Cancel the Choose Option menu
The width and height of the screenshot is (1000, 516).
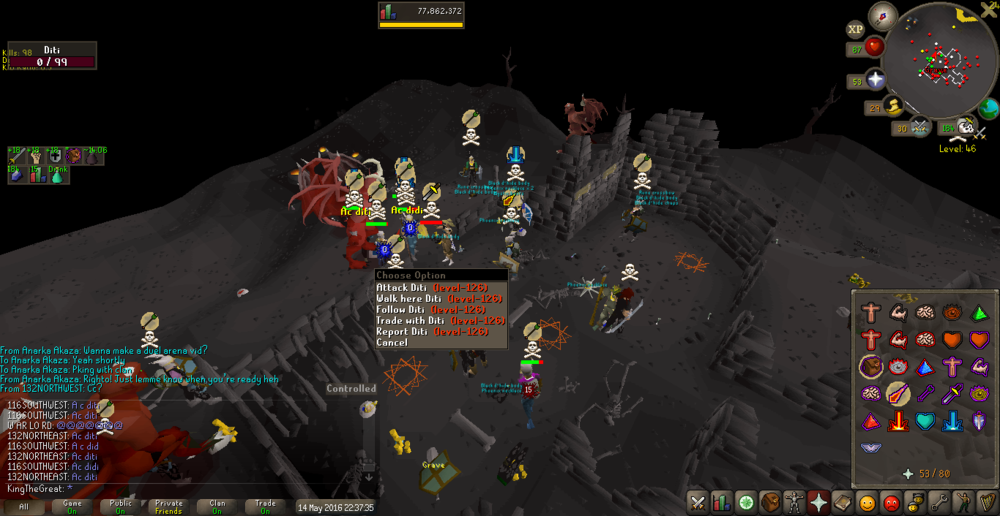pyautogui.click(x=392, y=342)
